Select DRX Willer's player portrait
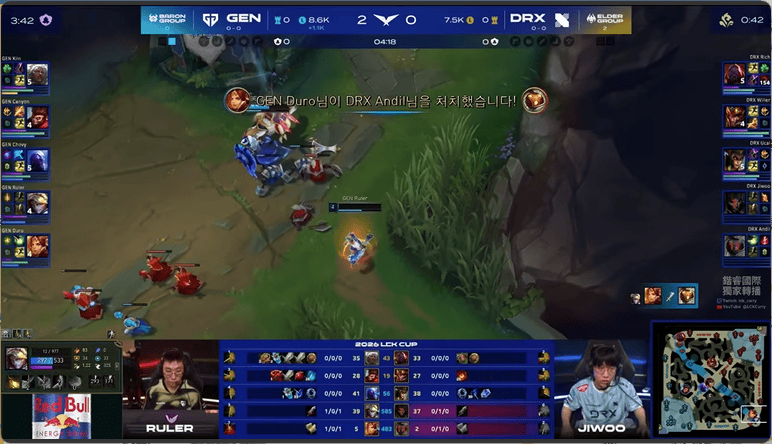Screen dimensions: 772x444 tap(735, 117)
